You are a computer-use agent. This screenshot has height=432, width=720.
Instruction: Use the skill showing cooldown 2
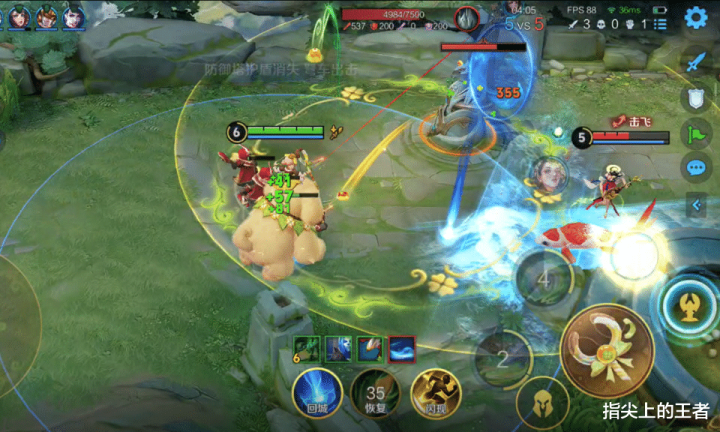click(502, 357)
